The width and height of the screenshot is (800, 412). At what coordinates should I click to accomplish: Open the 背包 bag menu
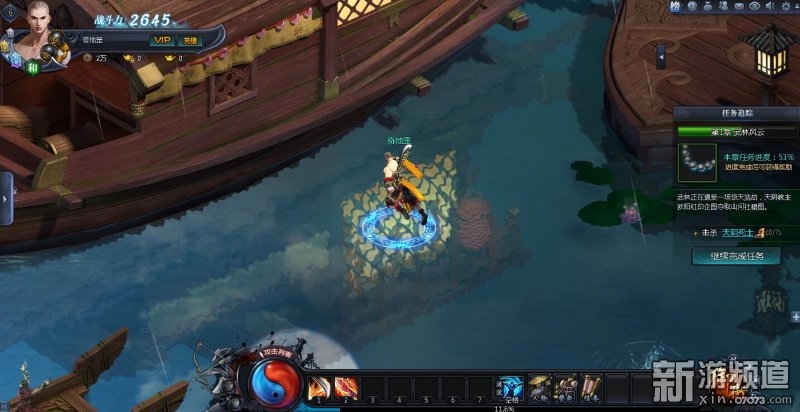pos(567,387)
